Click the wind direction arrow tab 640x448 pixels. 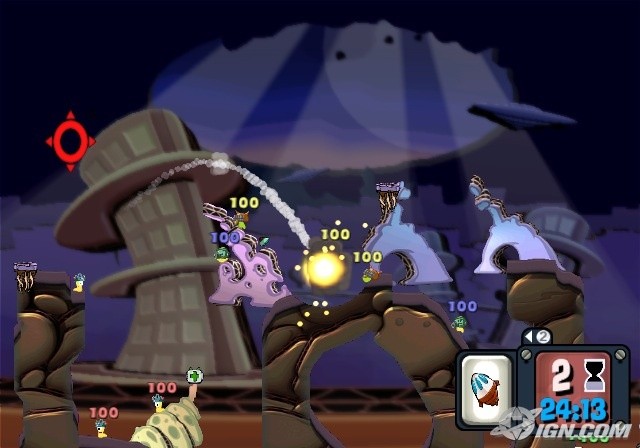538,337
